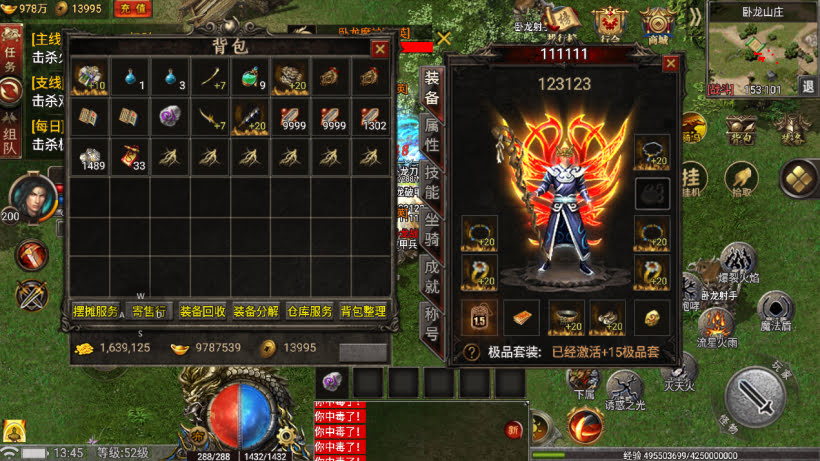The width and height of the screenshot is (820, 461).
Task: Close the 背包 inventory window
Action: [380, 48]
